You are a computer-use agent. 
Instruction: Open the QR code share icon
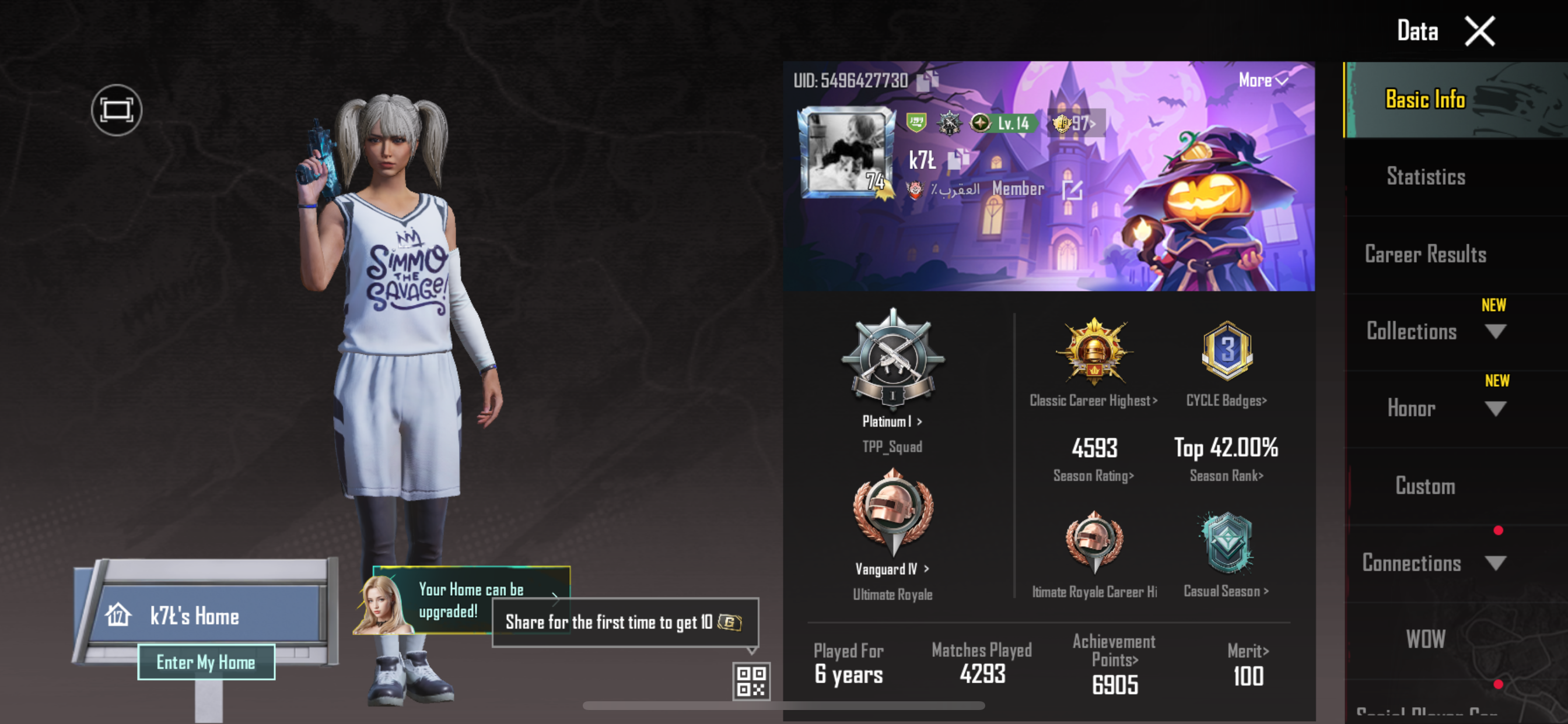[x=751, y=681]
